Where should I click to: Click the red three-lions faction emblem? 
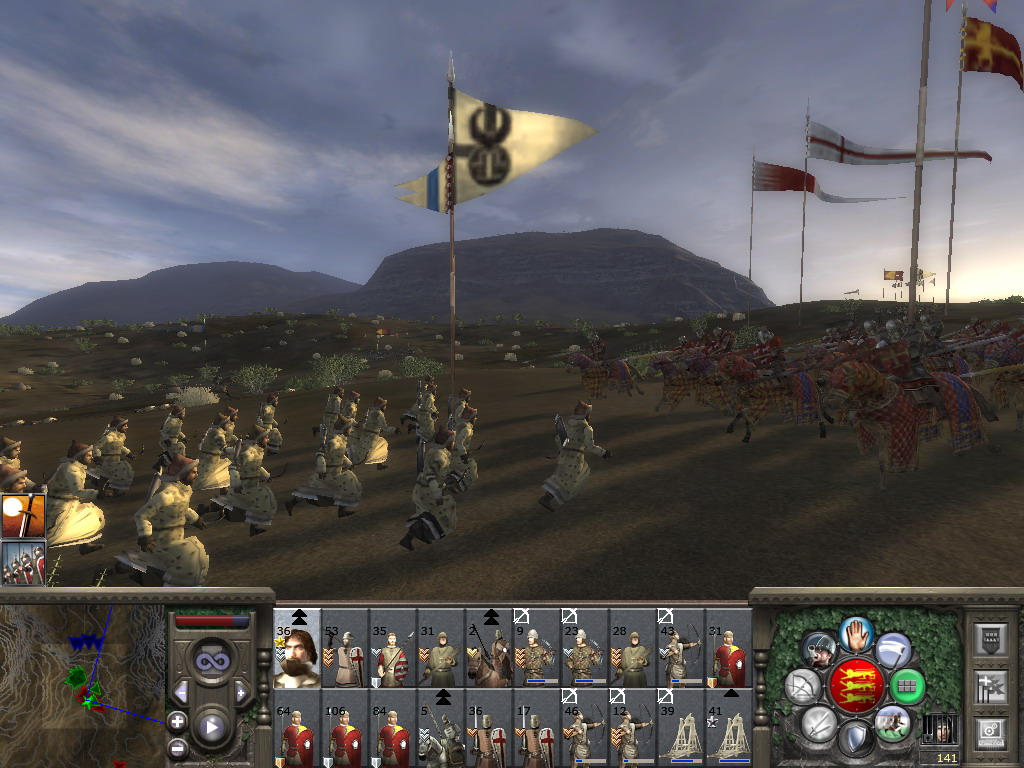[x=856, y=686]
